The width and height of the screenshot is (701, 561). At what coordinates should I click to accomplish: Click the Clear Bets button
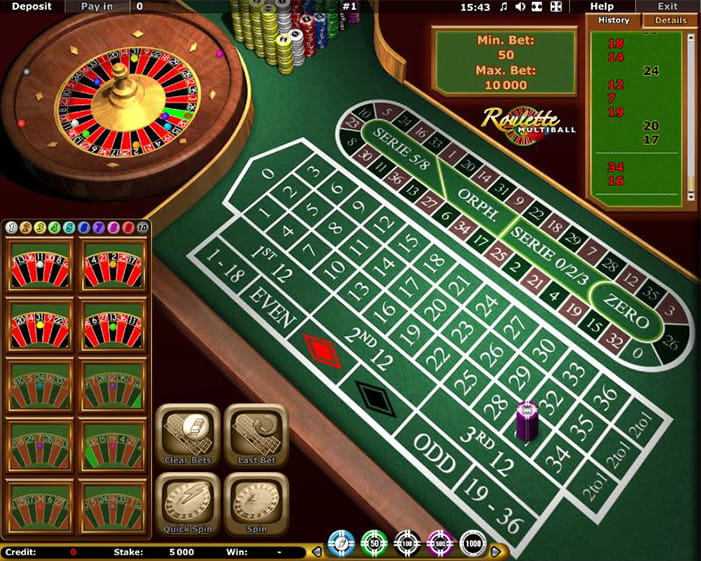pos(188,435)
